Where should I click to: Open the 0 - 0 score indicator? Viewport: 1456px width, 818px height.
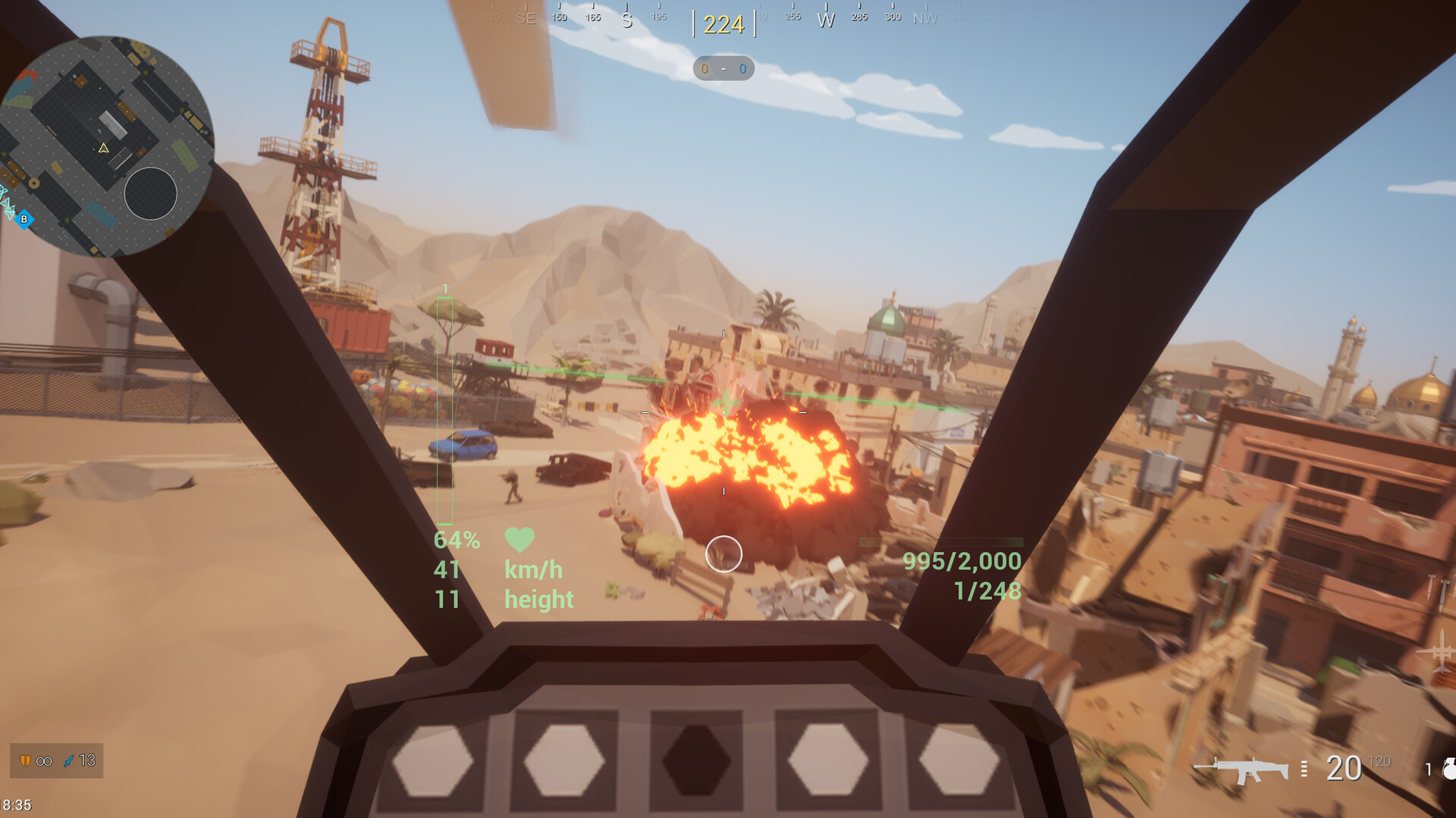click(x=722, y=69)
